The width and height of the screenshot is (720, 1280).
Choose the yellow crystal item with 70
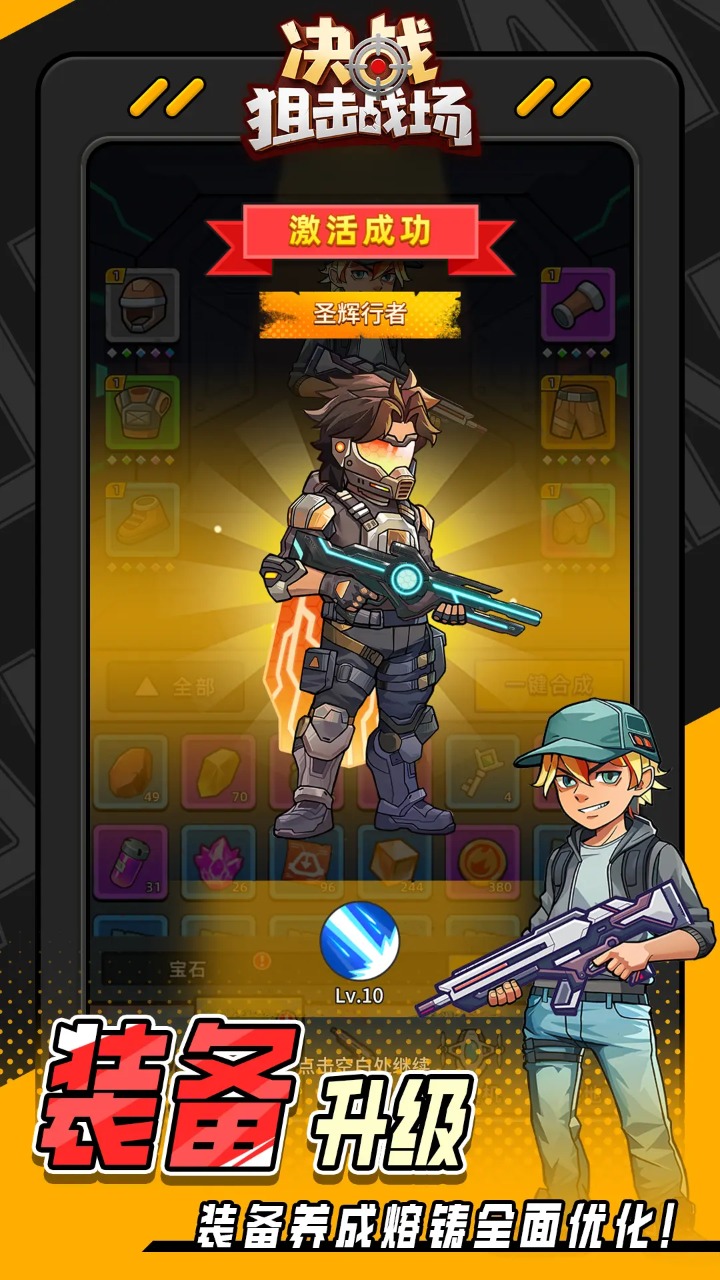[x=218, y=772]
